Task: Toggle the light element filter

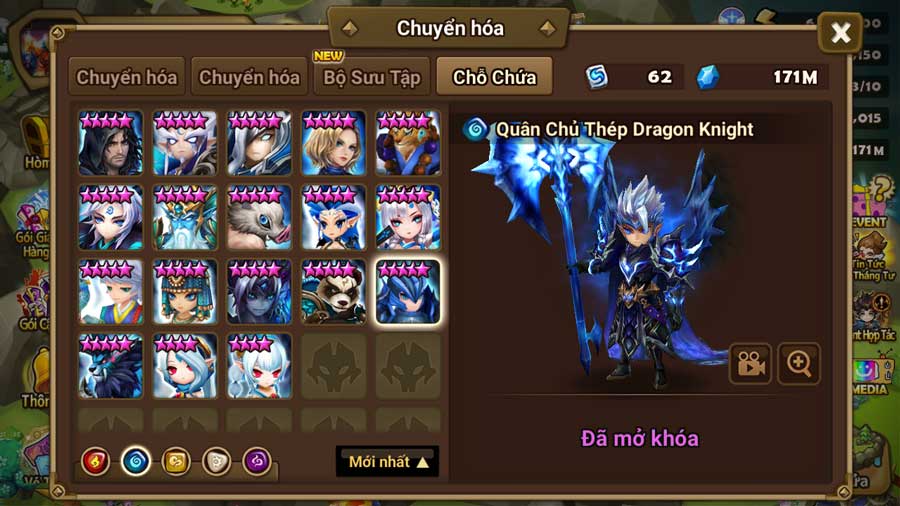Action: point(217,461)
